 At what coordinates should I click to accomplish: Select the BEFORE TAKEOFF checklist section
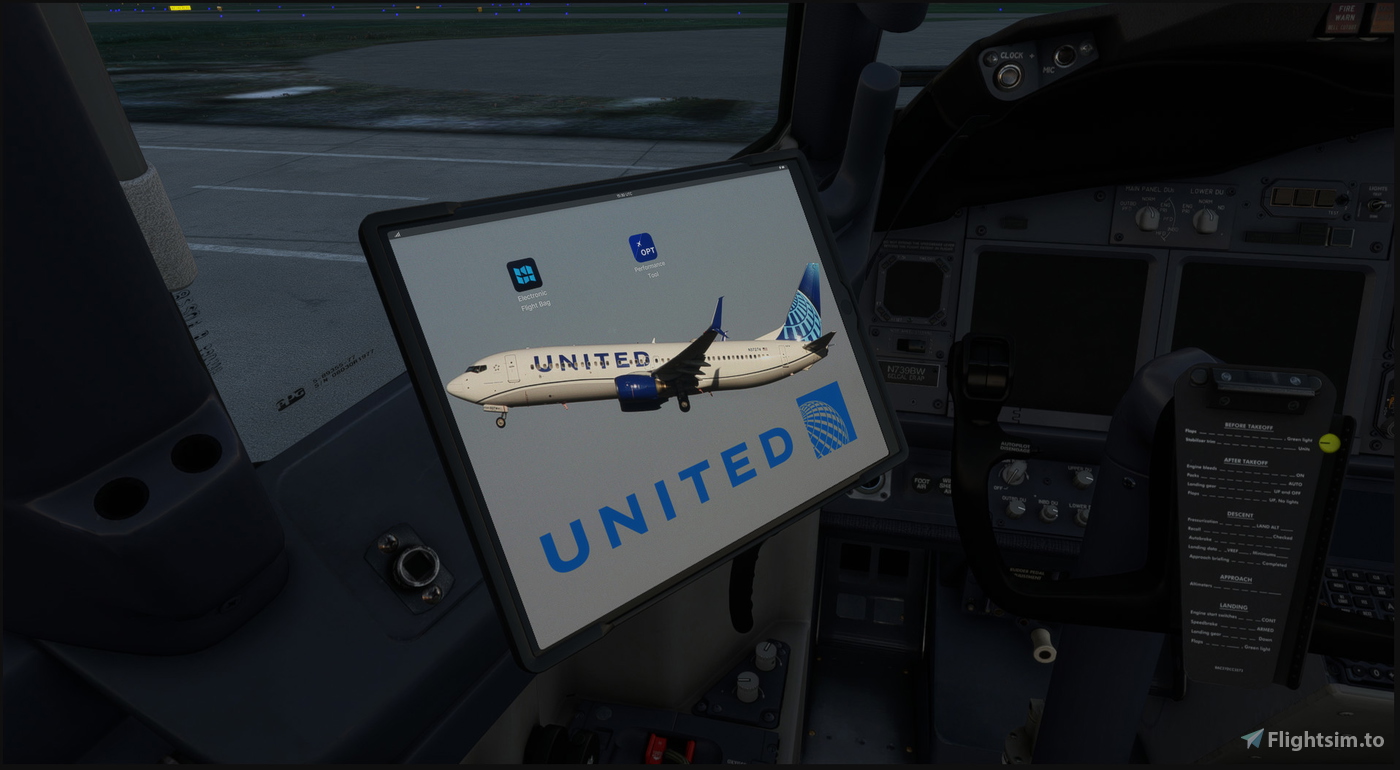[x=1250, y=426]
